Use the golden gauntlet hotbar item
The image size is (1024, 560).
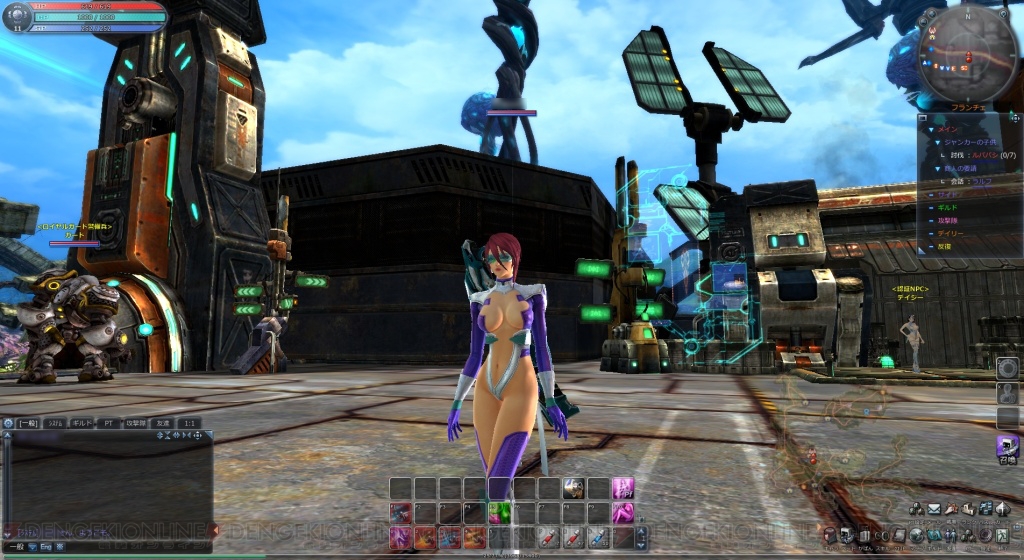tap(574, 488)
